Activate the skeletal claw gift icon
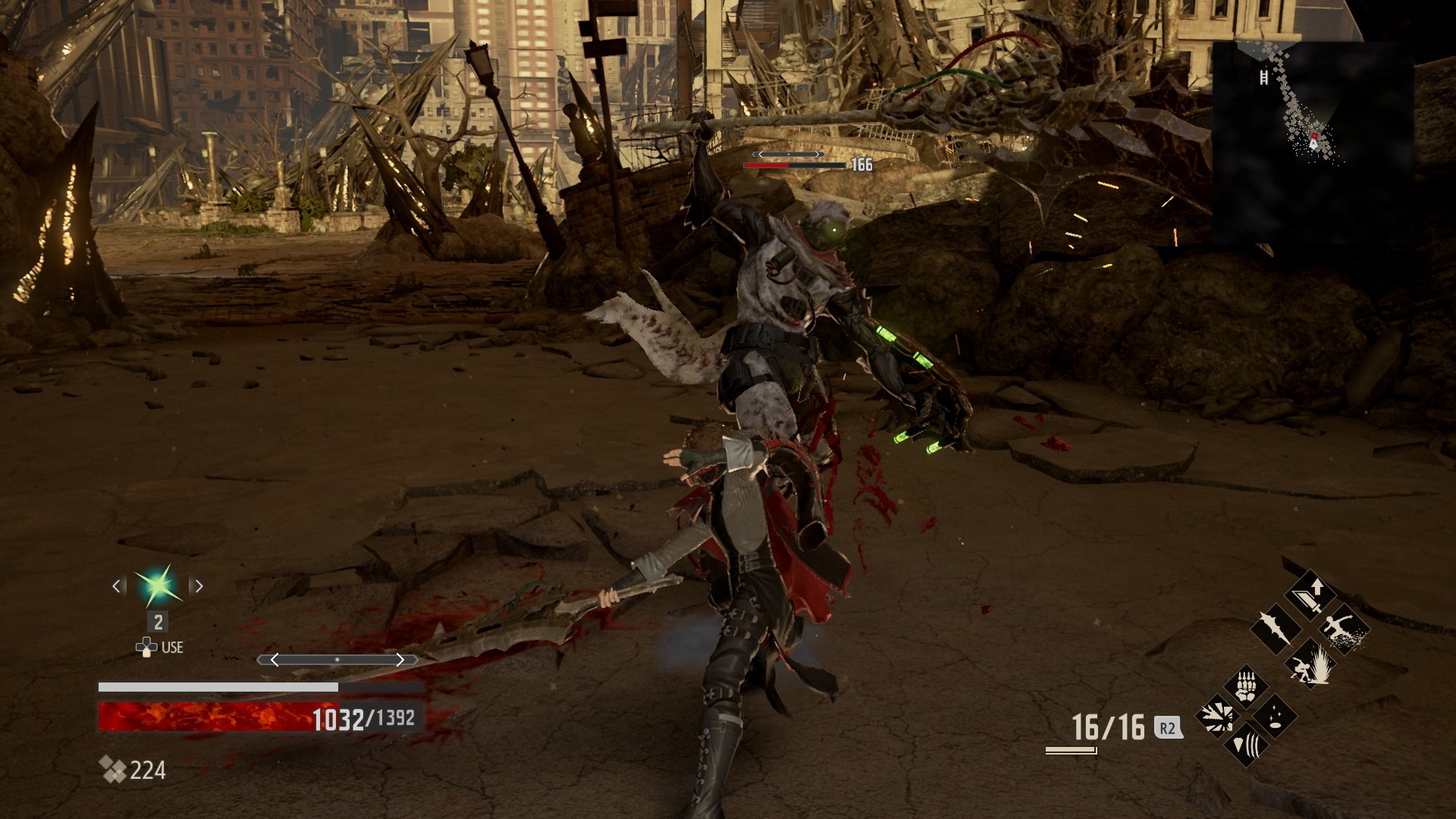 [x=1246, y=687]
